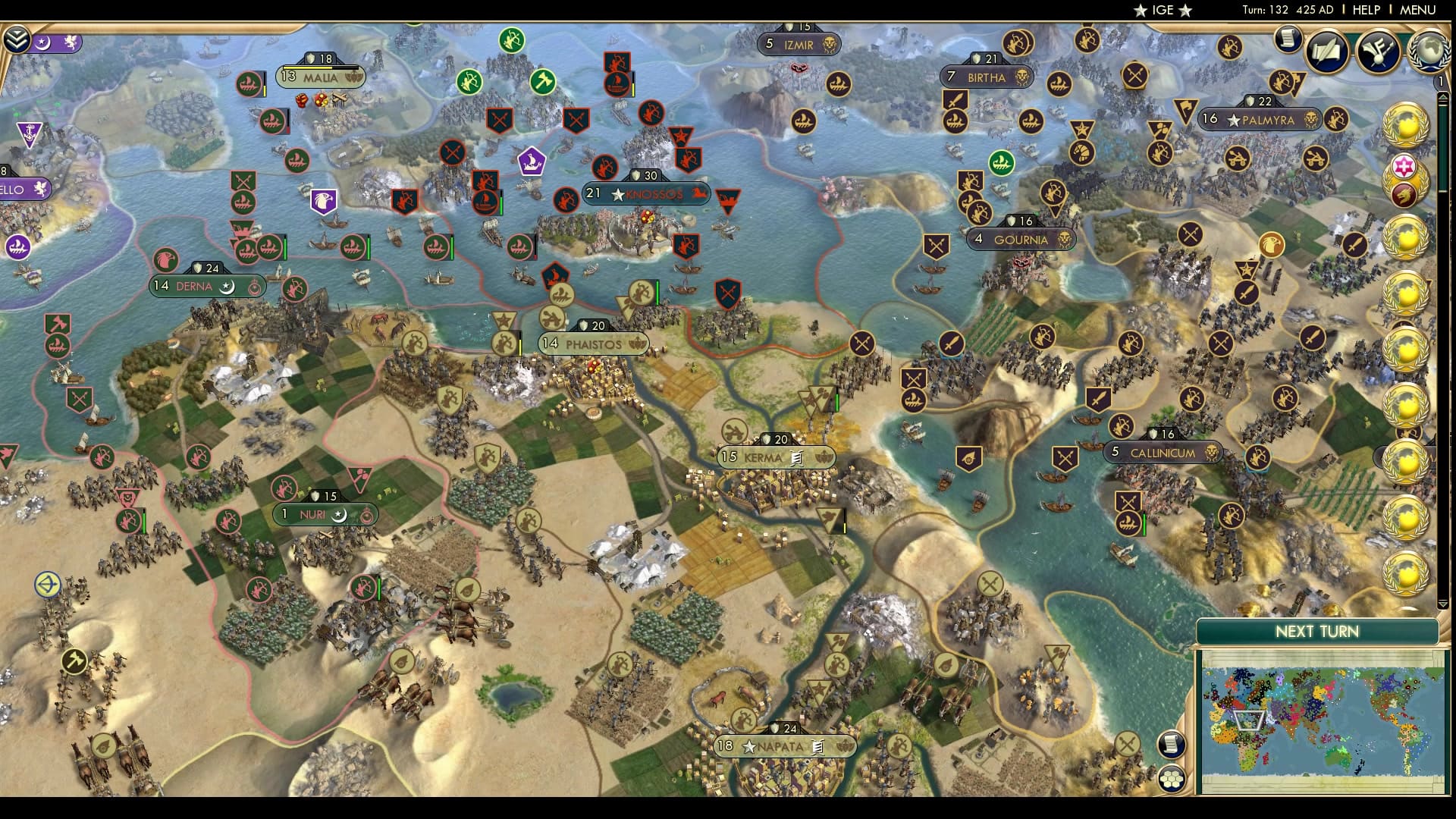Open the game MENU

click(x=1417, y=10)
